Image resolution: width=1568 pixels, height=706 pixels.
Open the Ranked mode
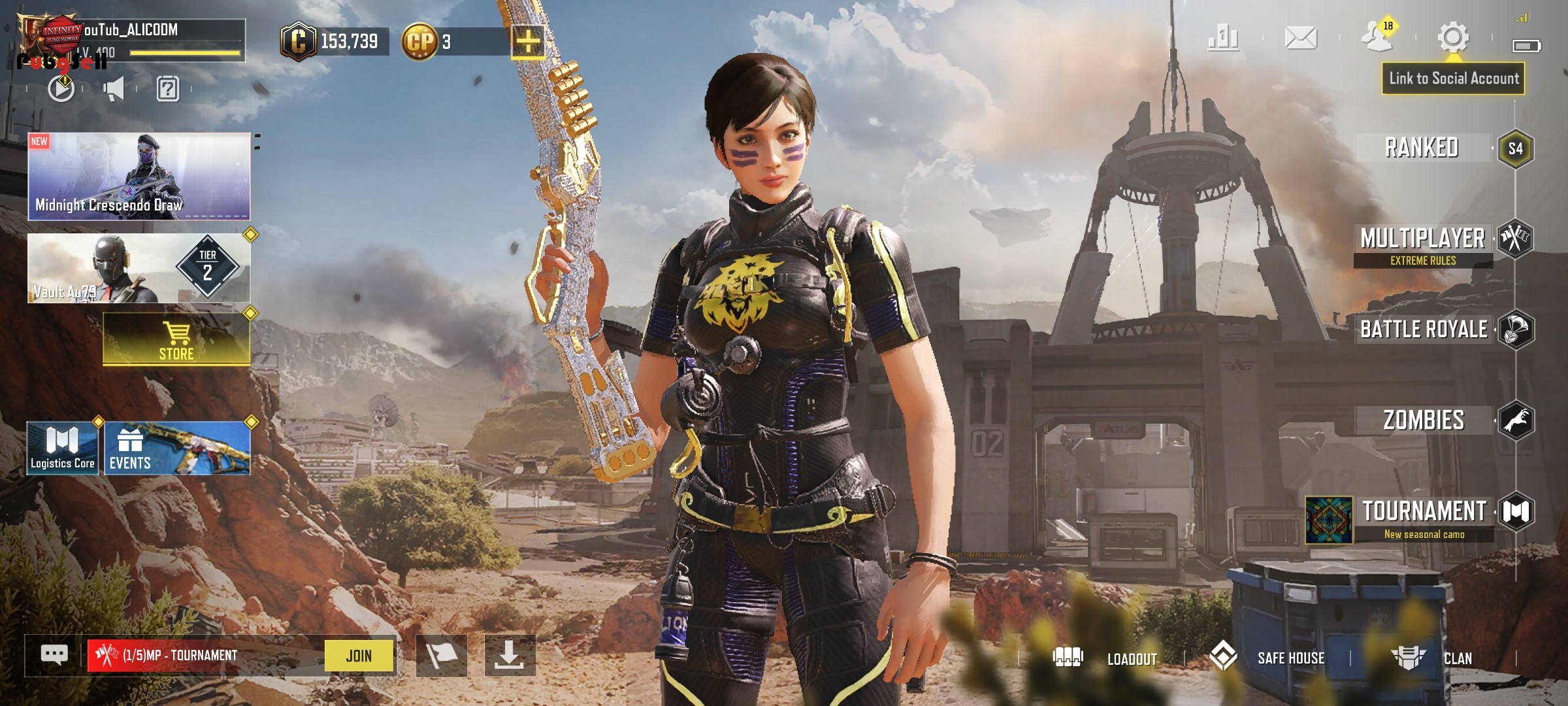(x=1422, y=148)
